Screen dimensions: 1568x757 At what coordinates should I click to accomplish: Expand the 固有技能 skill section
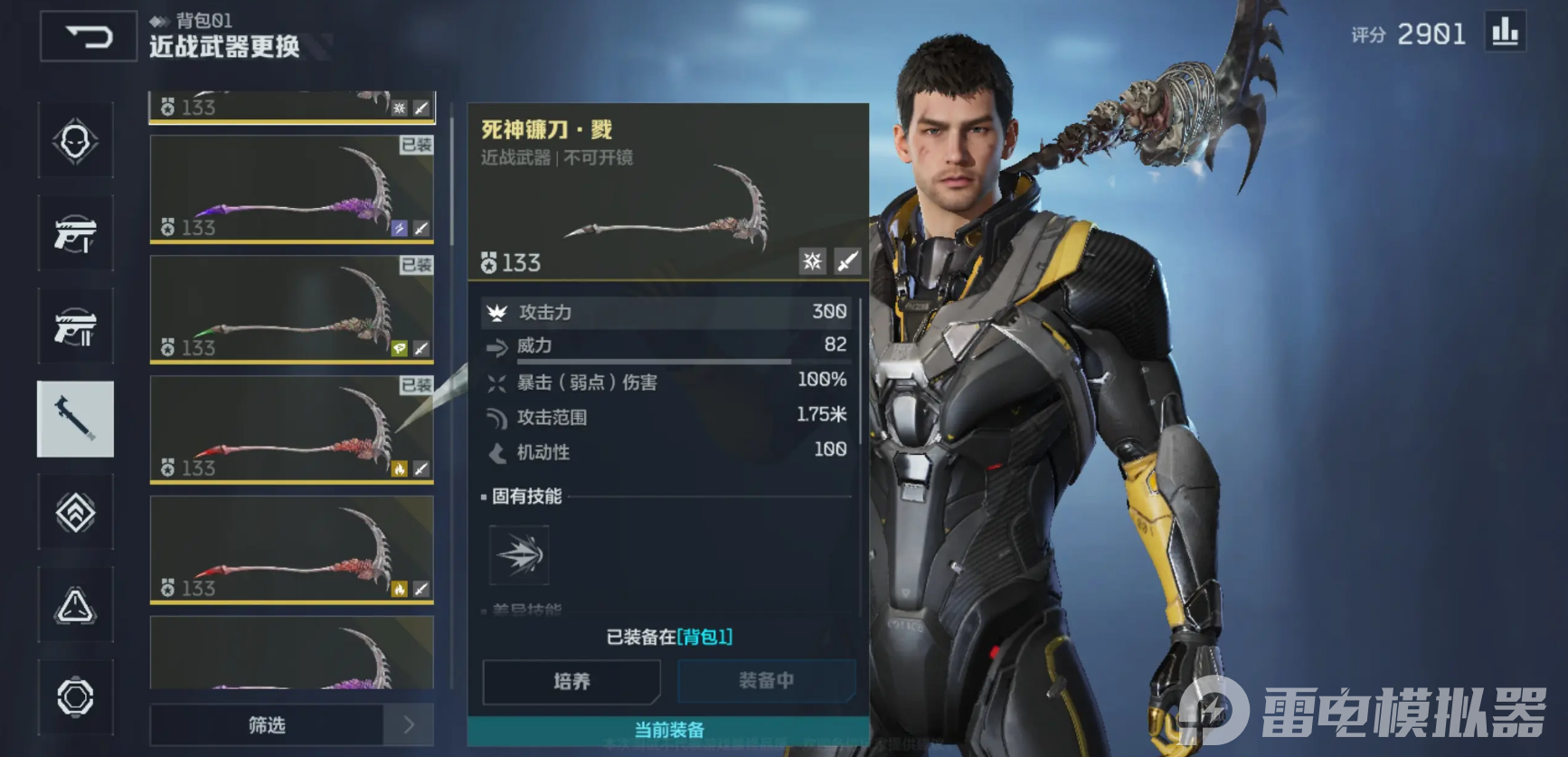(x=526, y=497)
